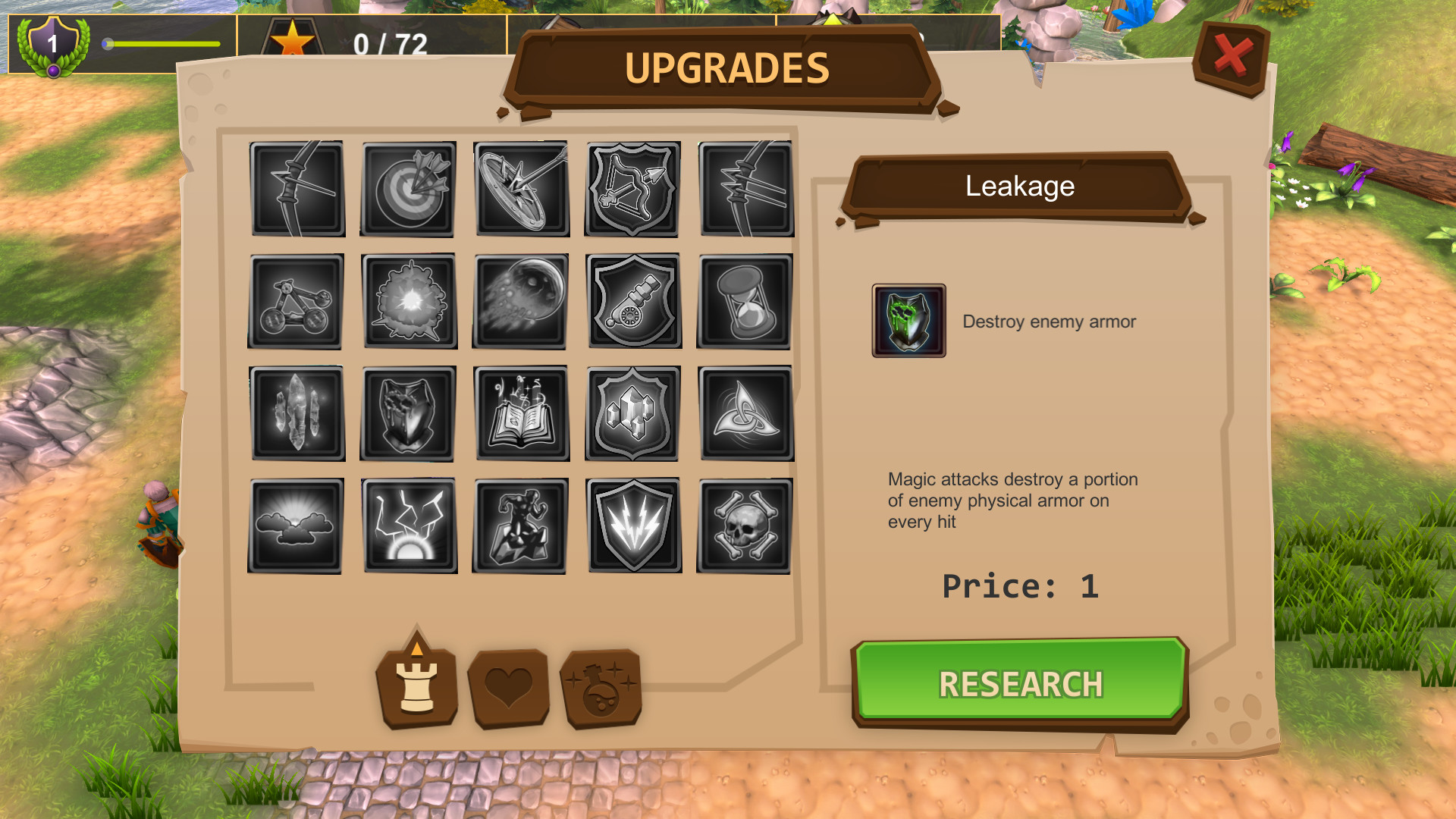Switch to the potion upgrades tab
1456x819 pixels.
tap(601, 688)
